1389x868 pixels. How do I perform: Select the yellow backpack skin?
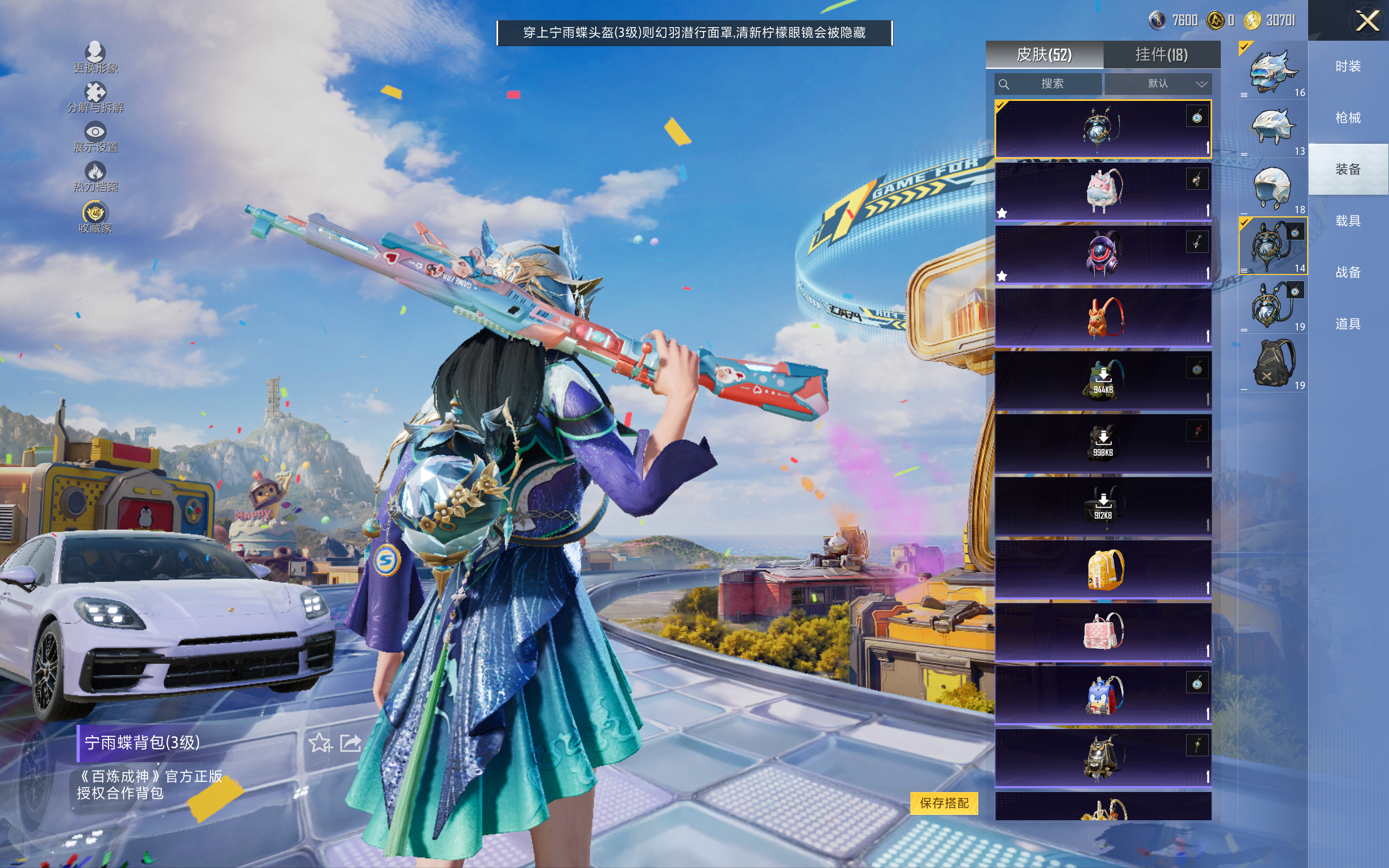click(x=1103, y=569)
